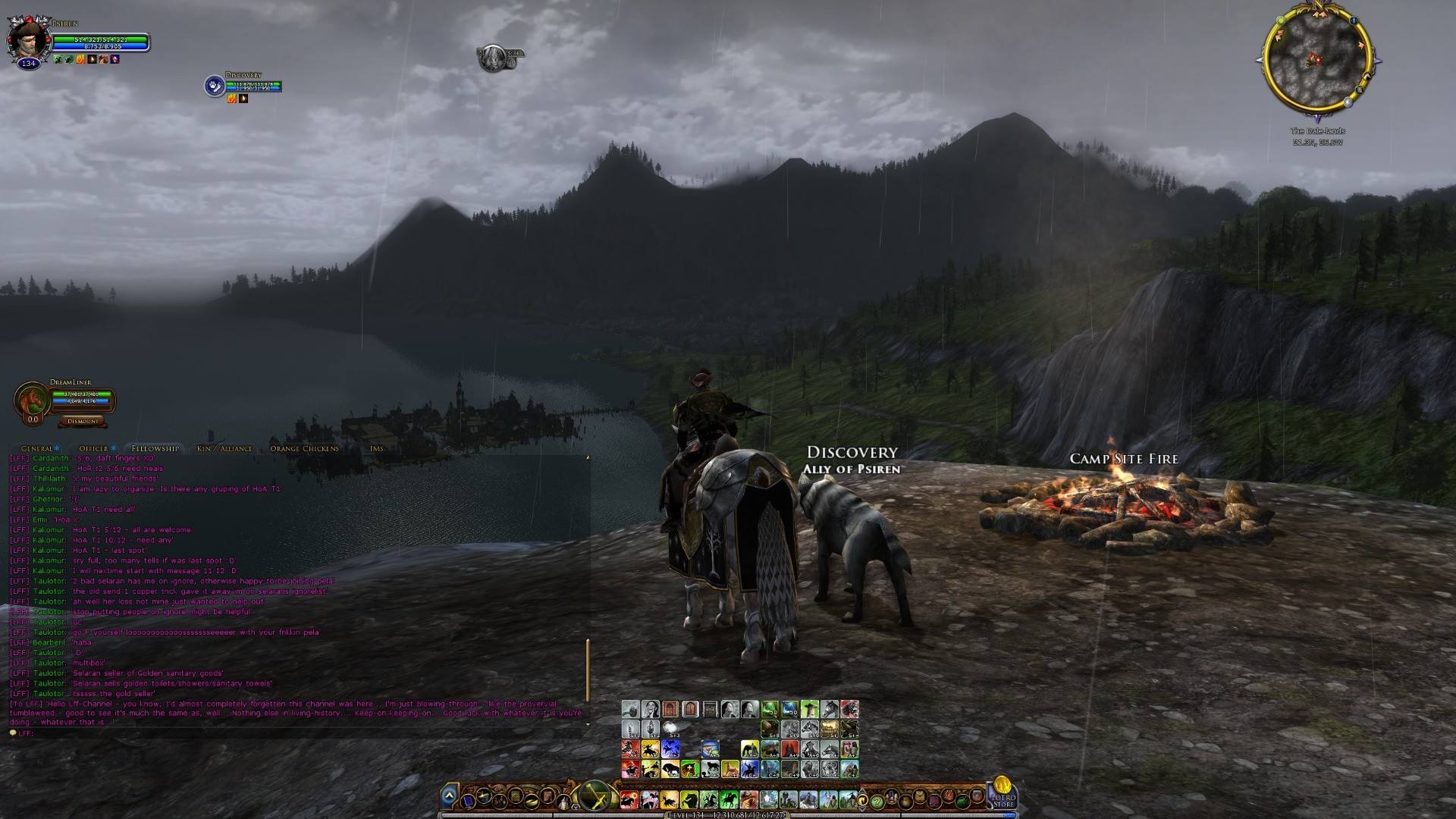Toggle the crossed swords auto-attack button
1456x819 pixels.
(595, 797)
